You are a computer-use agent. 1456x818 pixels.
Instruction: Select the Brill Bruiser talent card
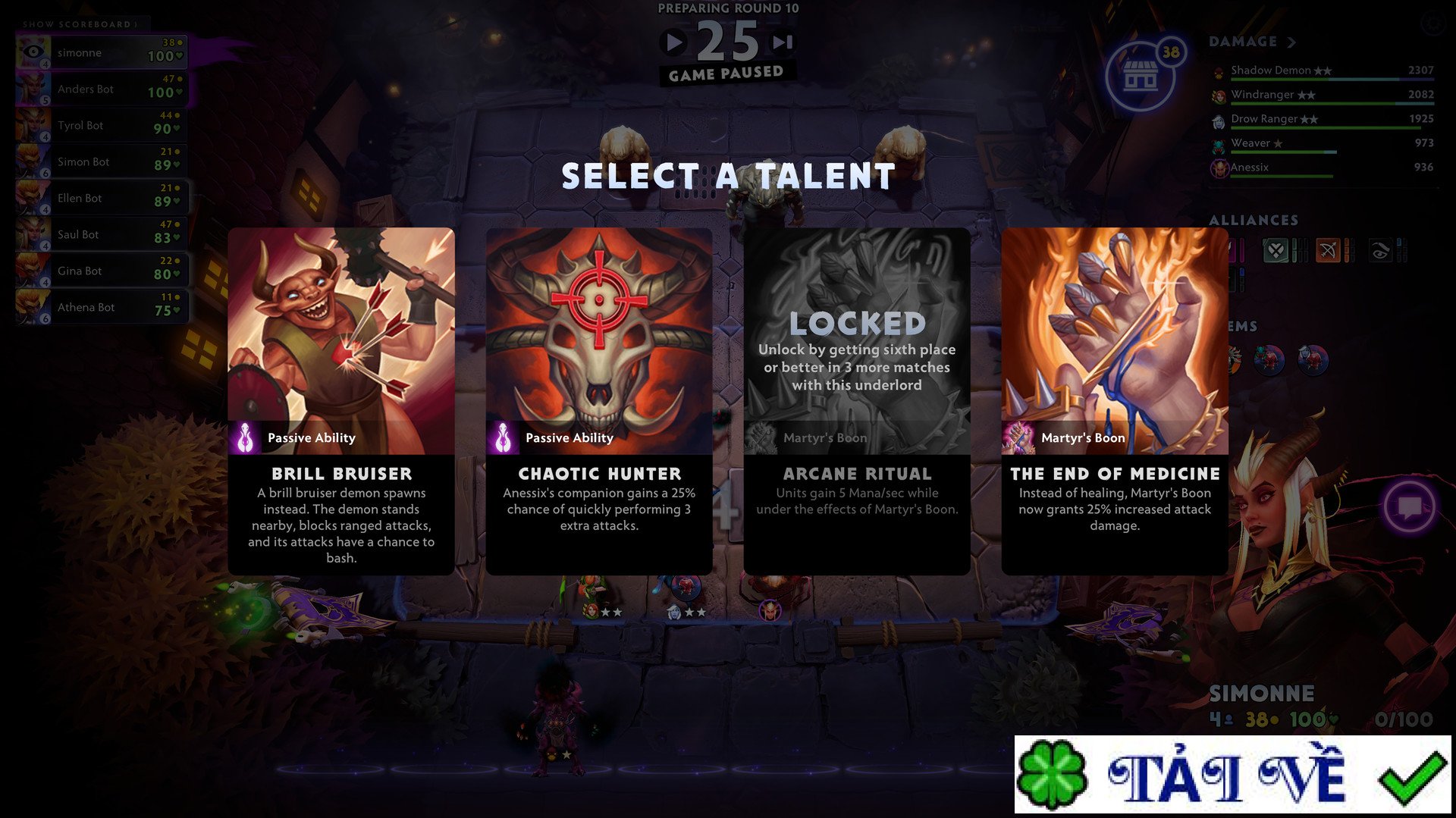pos(341,400)
